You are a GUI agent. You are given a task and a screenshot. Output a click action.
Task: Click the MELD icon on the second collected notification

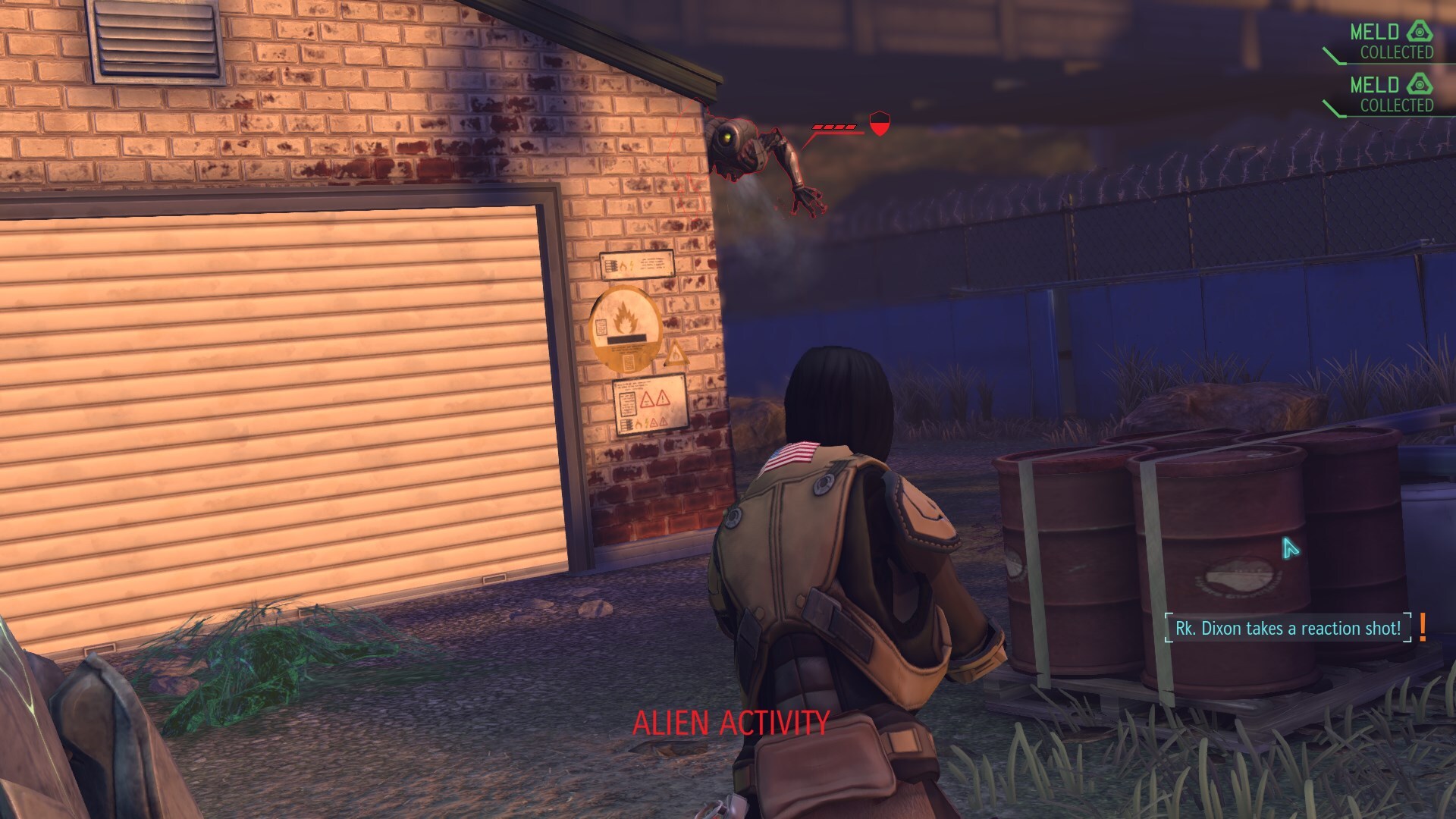[1420, 86]
